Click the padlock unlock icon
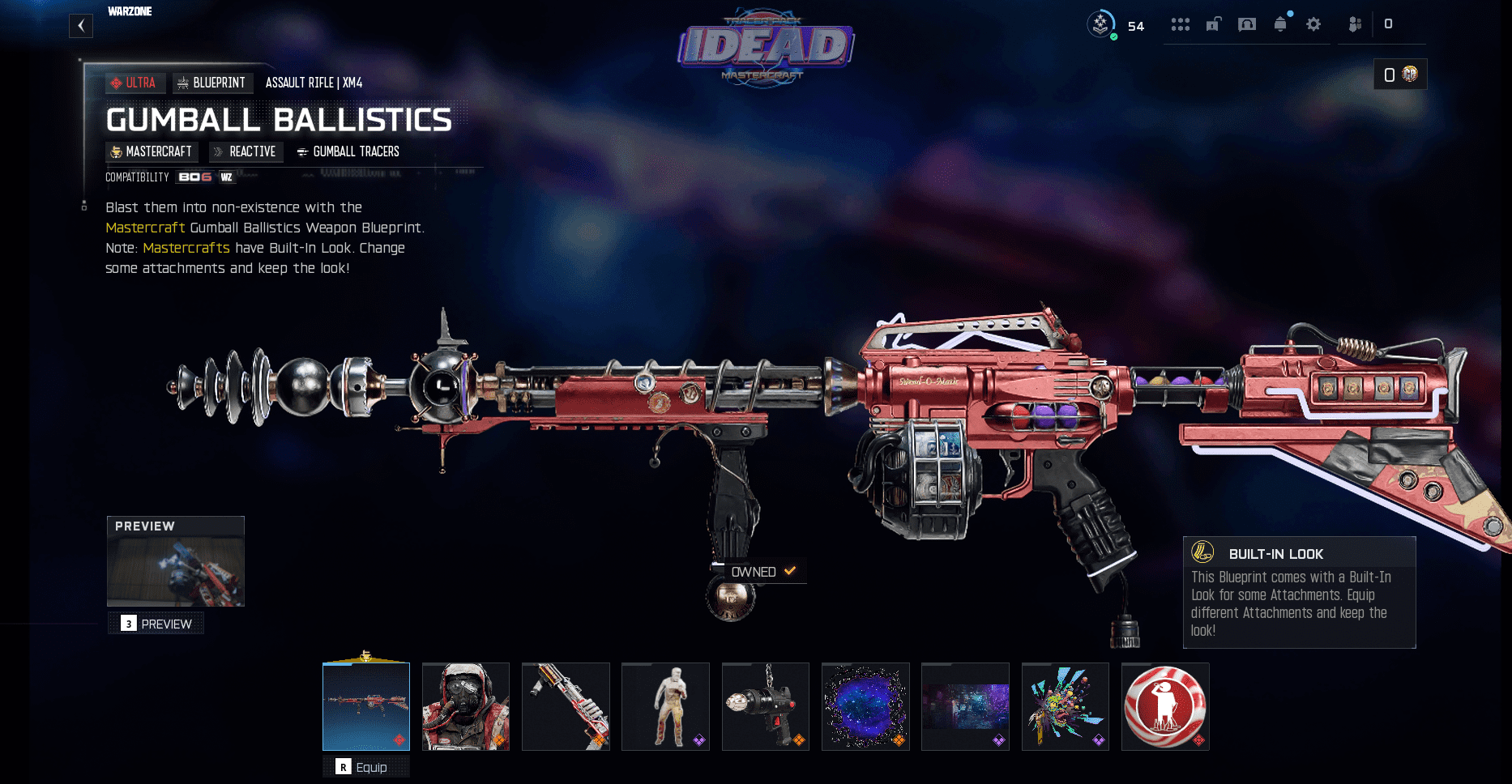Image resolution: width=1512 pixels, height=784 pixels. coord(1213,24)
